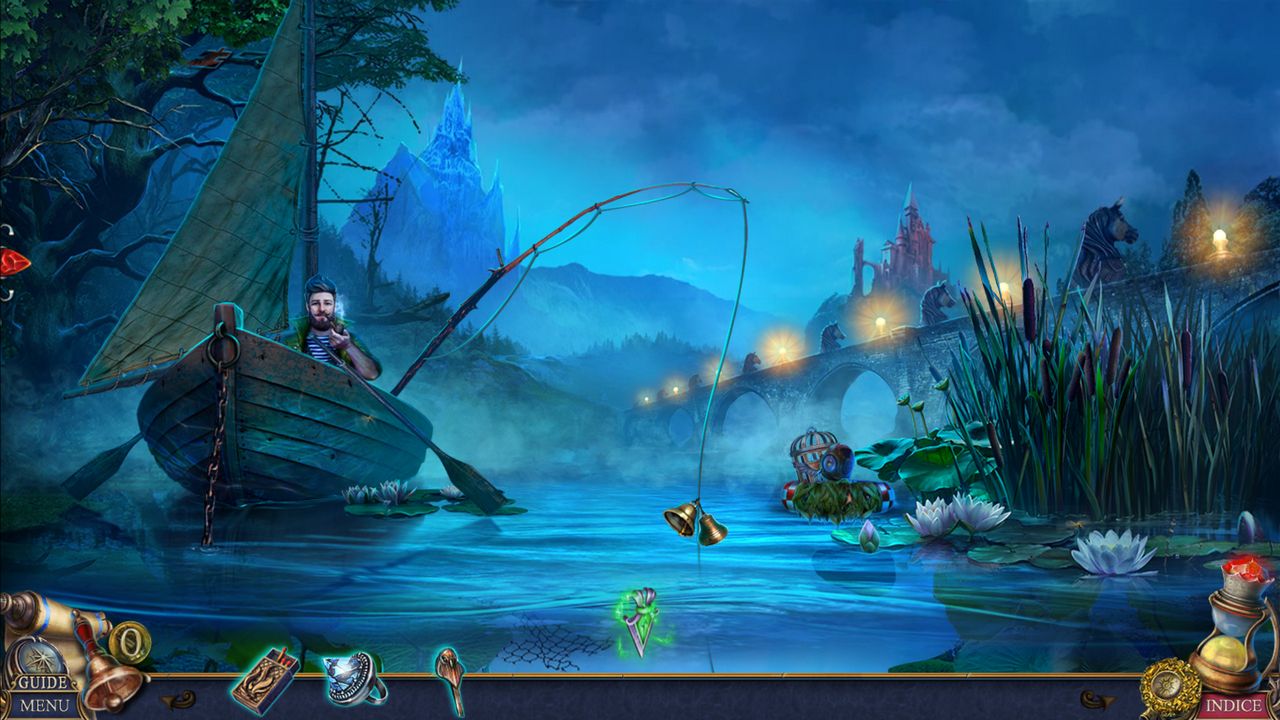The height and width of the screenshot is (720, 1280).
Task: Pick the blue gem ring item
Action: point(354,678)
